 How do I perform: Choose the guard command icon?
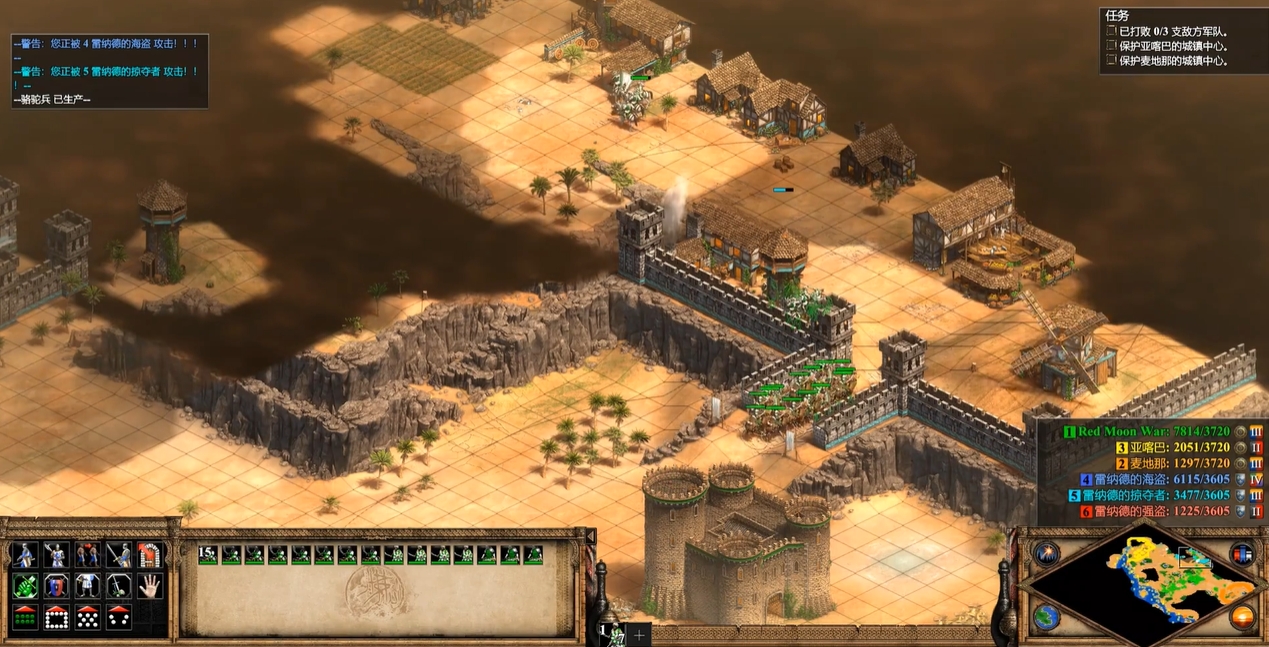pyautogui.click(x=56, y=556)
